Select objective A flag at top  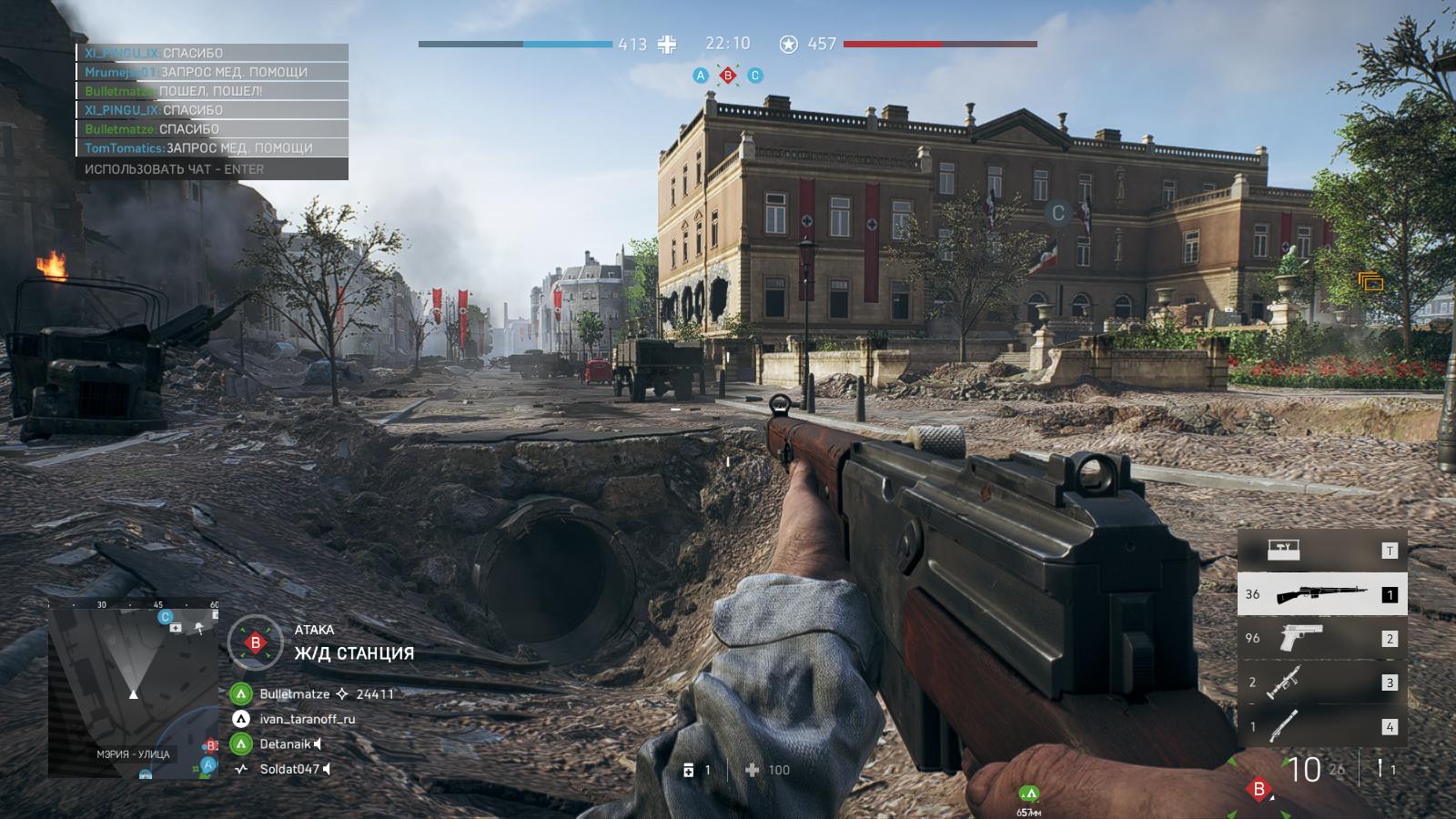[x=701, y=76]
